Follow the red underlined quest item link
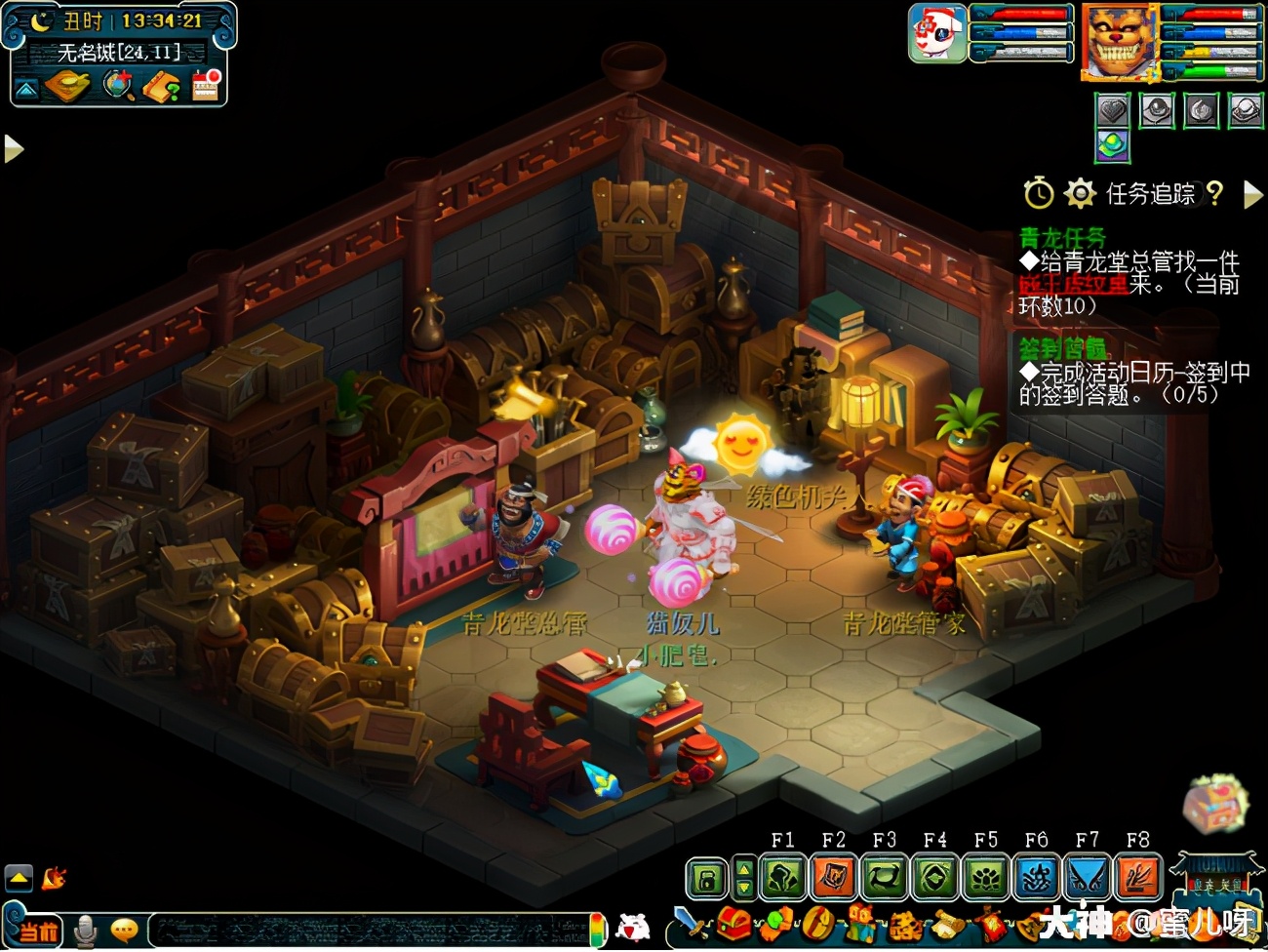This screenshot has height=952, width=1268. (1072, 285)
